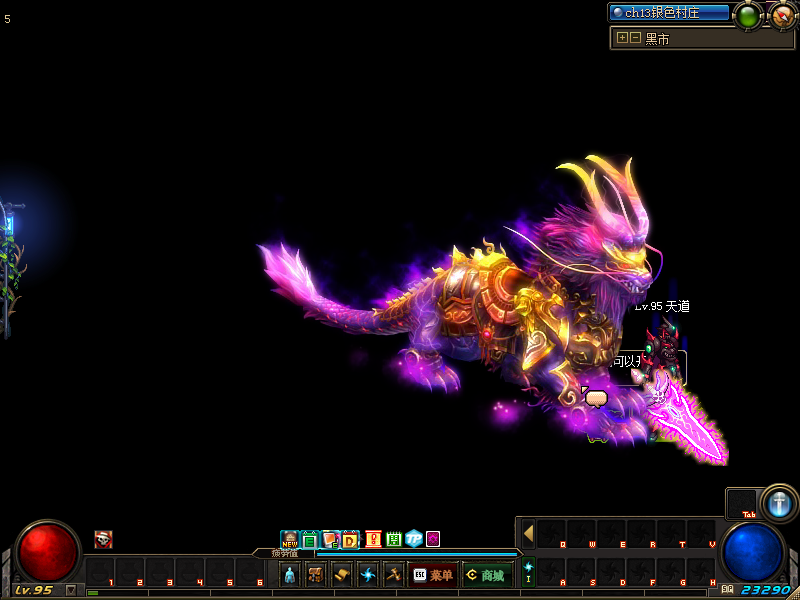Open the chat speech bubble icon
Image resolution: width=800 pixels, height=600 pixels.
[x=596, y=398]
